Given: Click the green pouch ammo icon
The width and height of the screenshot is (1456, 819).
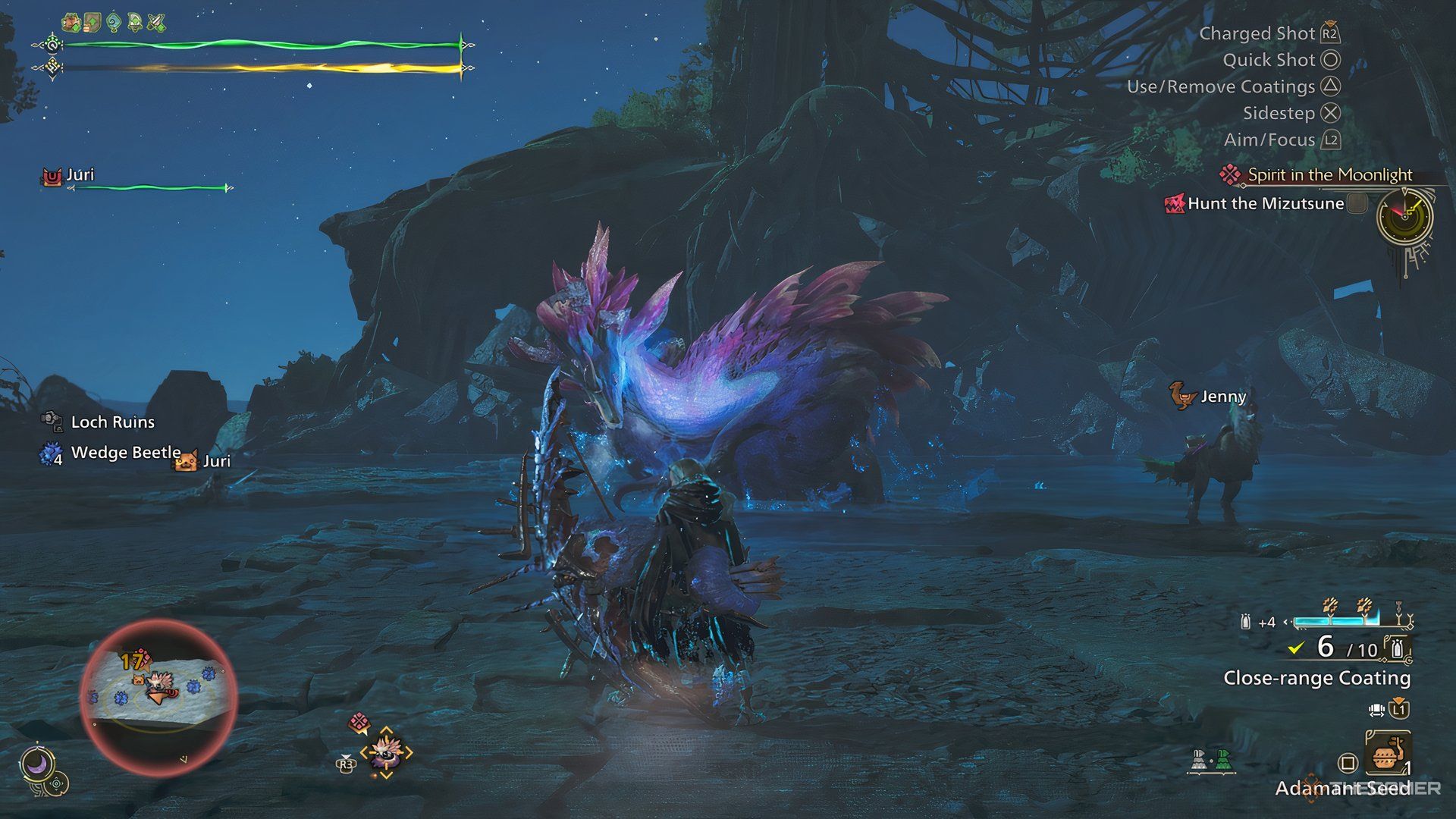Looking at the screenshot, I should pyautogui.click(x=1222, y=759).
